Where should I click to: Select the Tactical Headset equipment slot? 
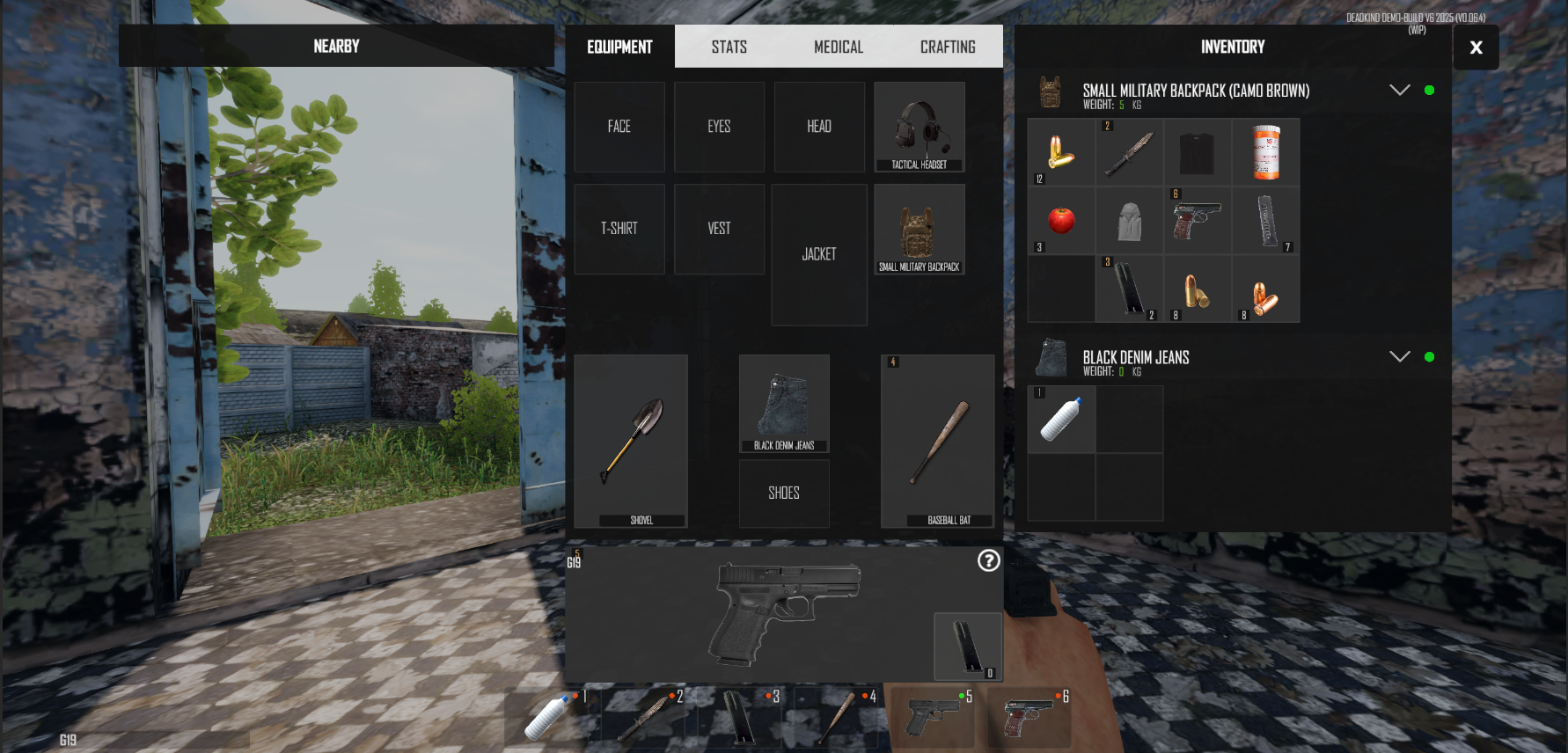pos(920,127)
